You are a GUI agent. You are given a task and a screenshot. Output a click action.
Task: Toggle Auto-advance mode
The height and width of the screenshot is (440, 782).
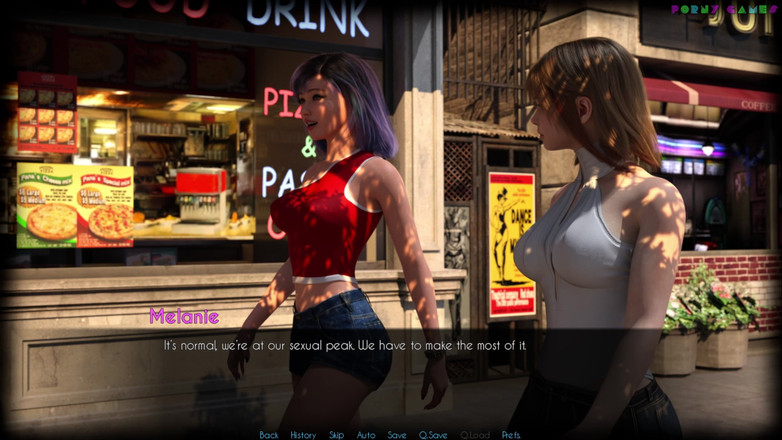pos(366,435)
